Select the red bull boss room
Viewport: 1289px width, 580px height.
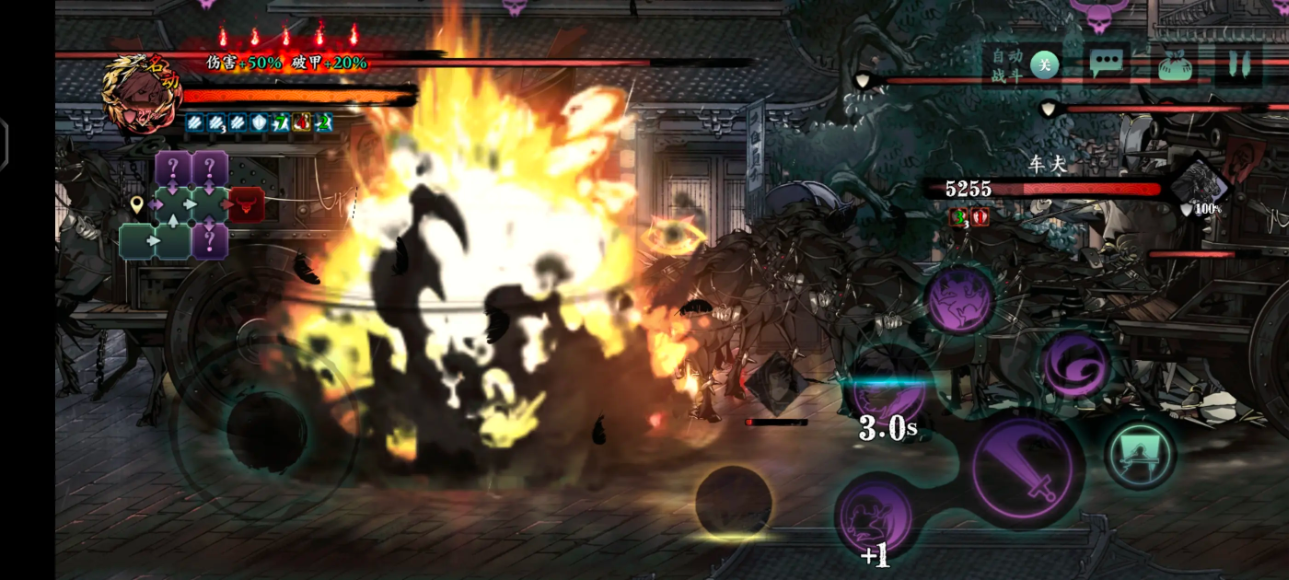point(246,205)
